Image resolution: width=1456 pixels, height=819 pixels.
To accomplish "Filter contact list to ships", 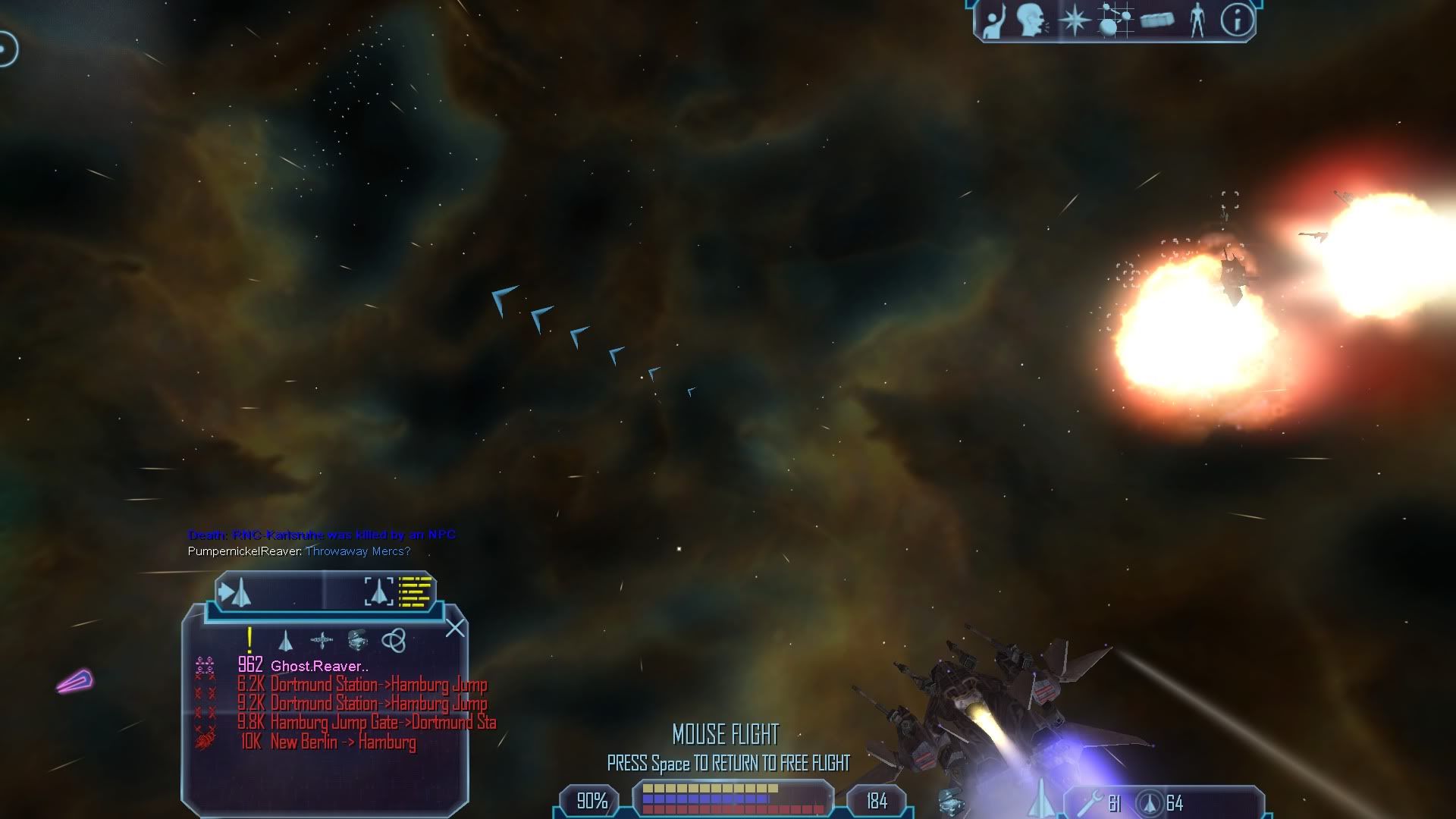I will (x=285, y=642).
